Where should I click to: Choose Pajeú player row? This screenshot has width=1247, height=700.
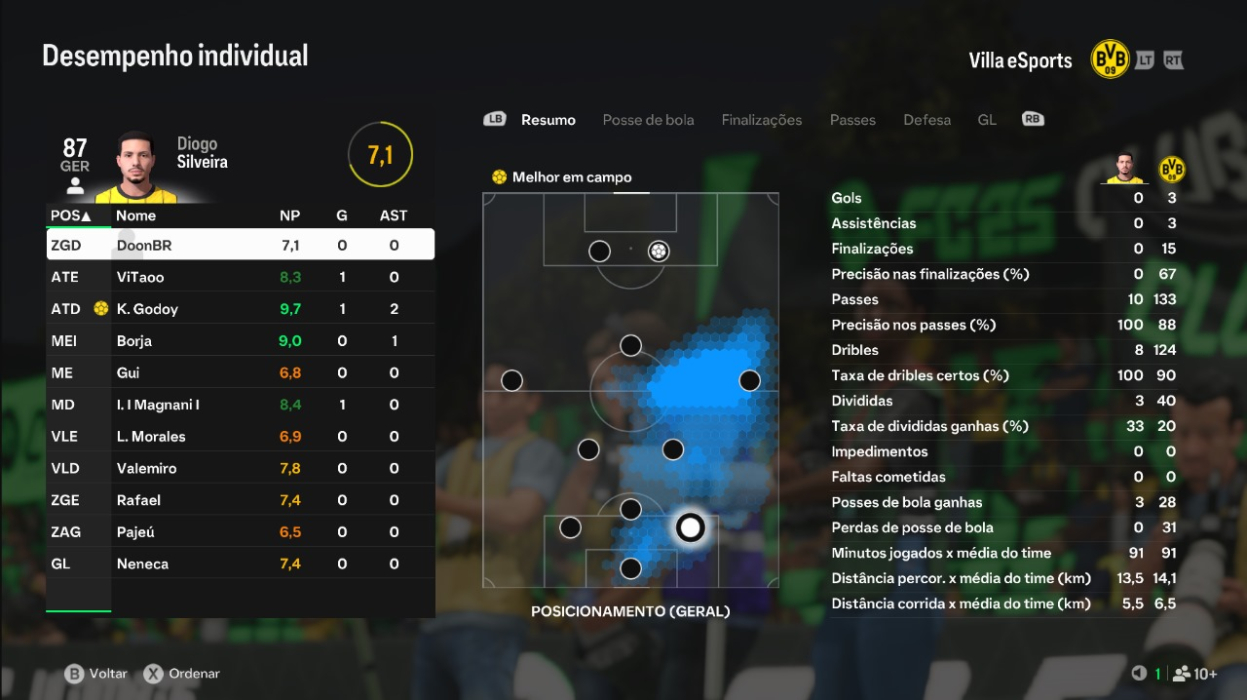click(x=240, y=532)
